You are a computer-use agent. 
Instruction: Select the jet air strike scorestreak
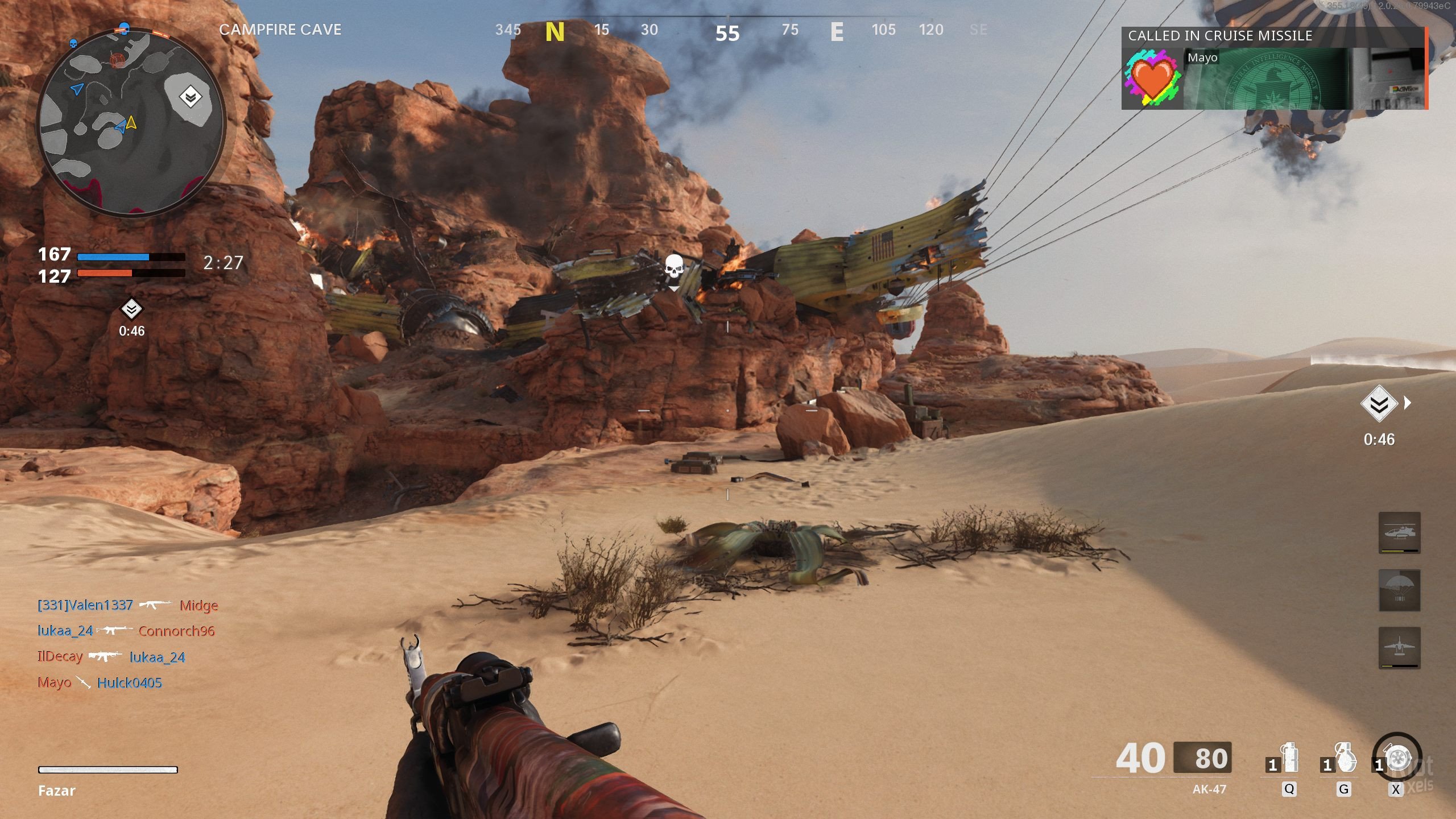[1399, 648]
